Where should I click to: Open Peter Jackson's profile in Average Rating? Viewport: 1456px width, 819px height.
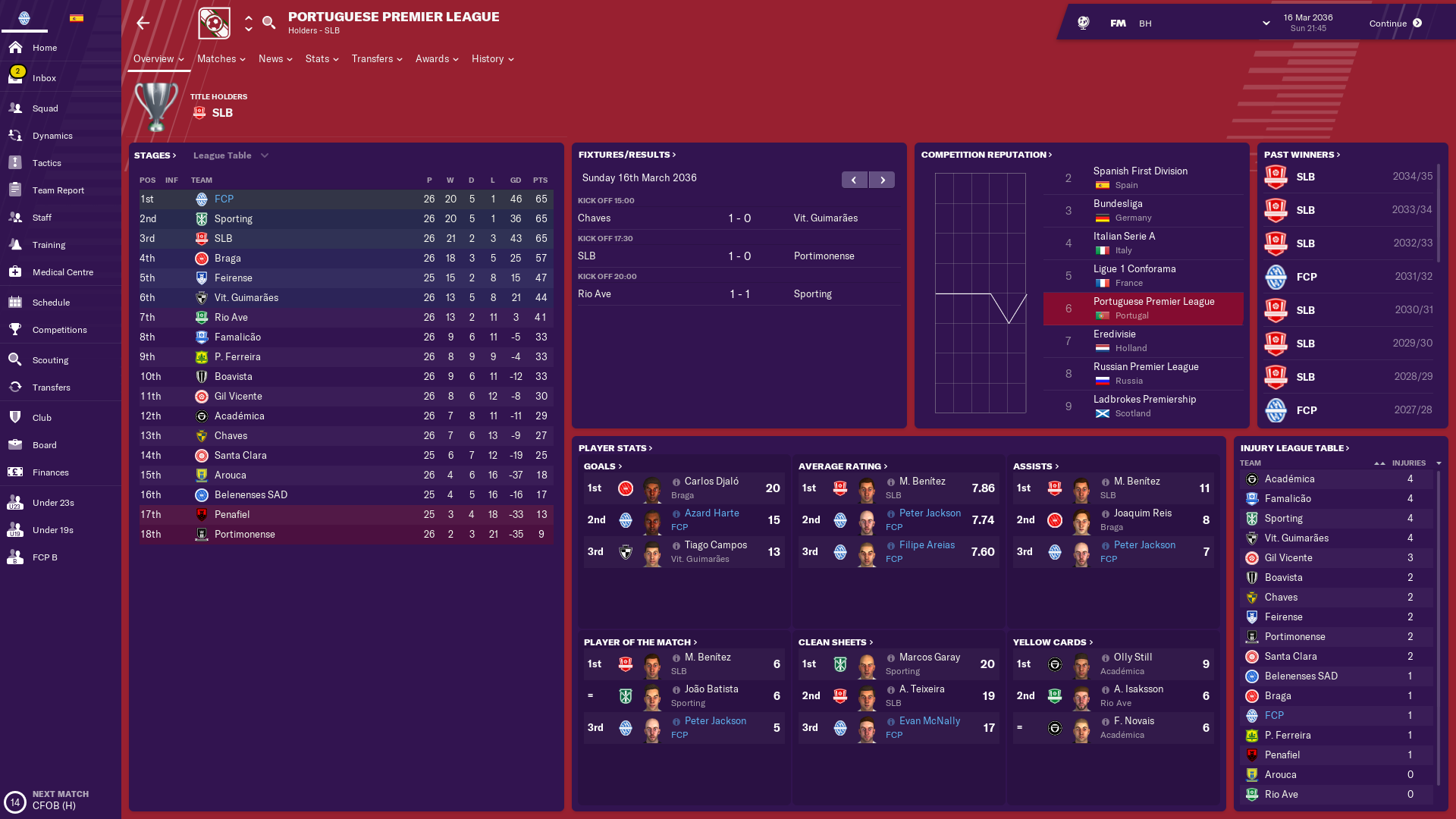click(930, 513)
